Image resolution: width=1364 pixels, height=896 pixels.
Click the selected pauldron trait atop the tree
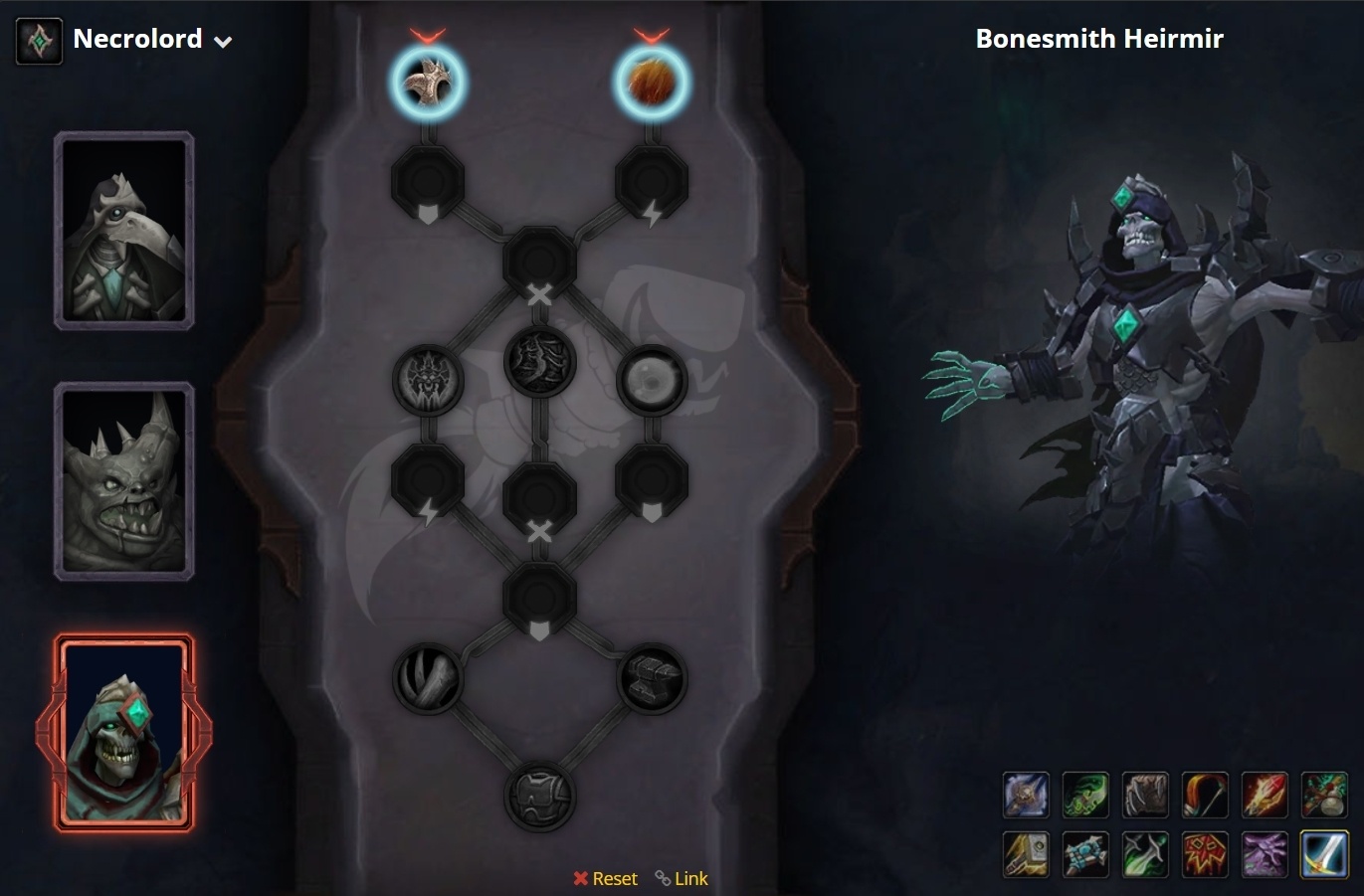[x=428, y=83]
